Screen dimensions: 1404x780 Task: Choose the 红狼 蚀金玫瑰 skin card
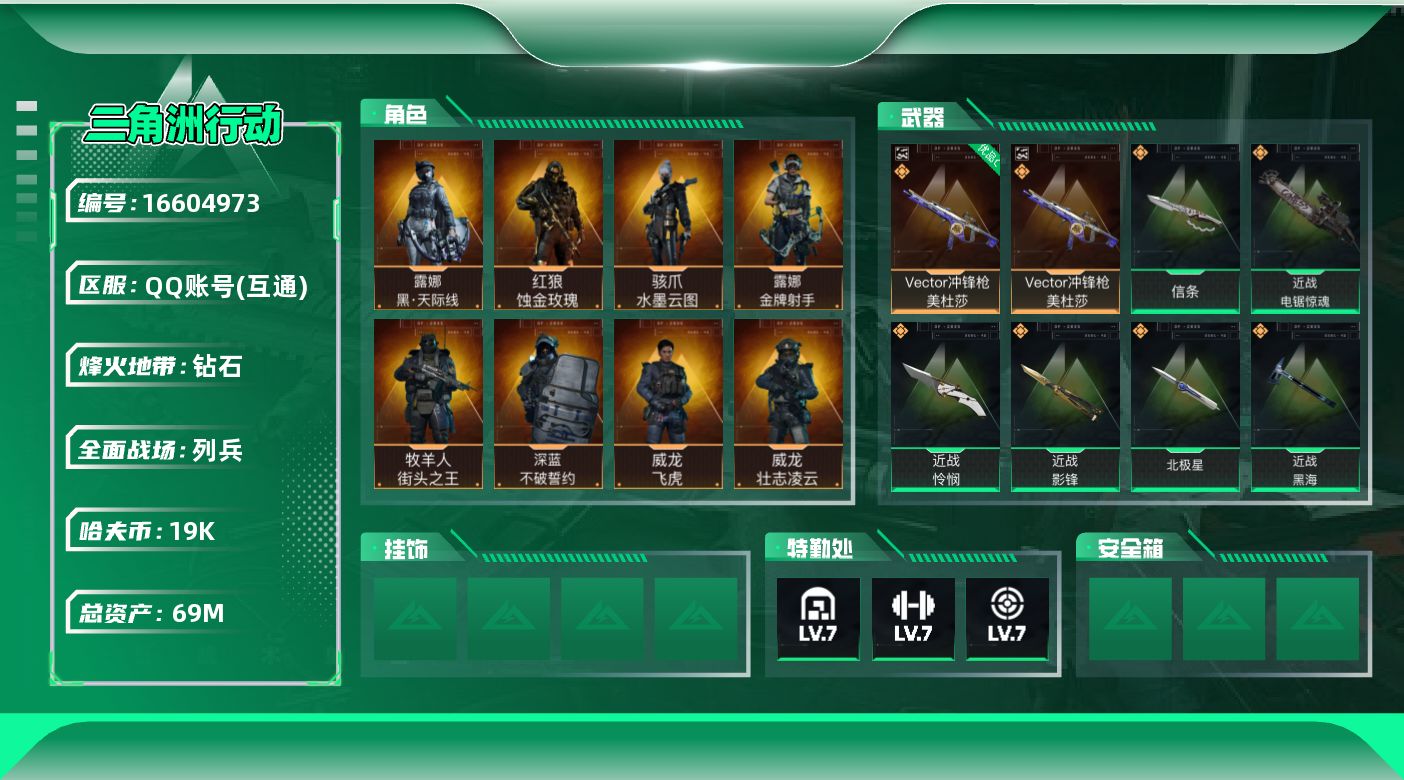tap(548, 225)
